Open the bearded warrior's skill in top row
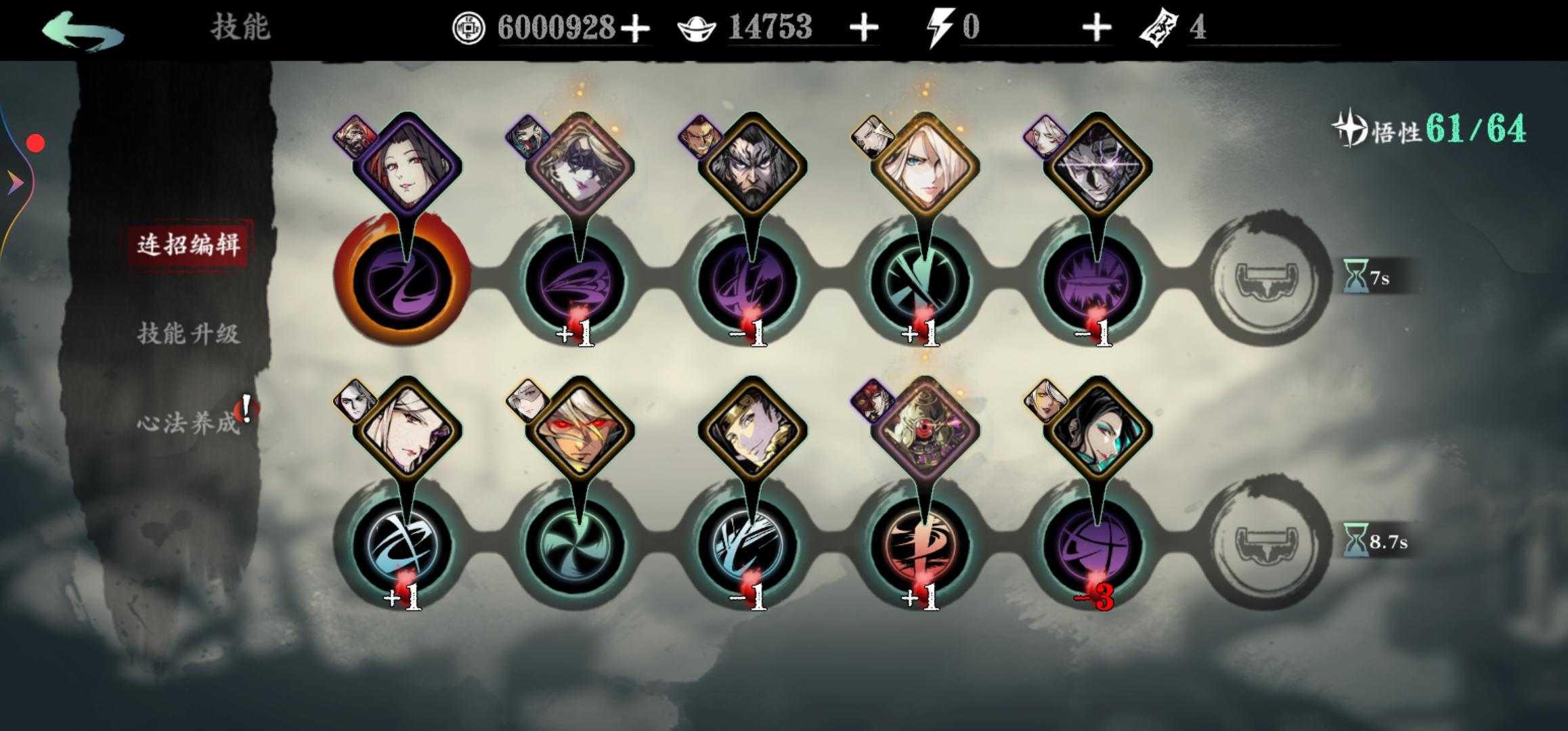 (x=758, y=169)
